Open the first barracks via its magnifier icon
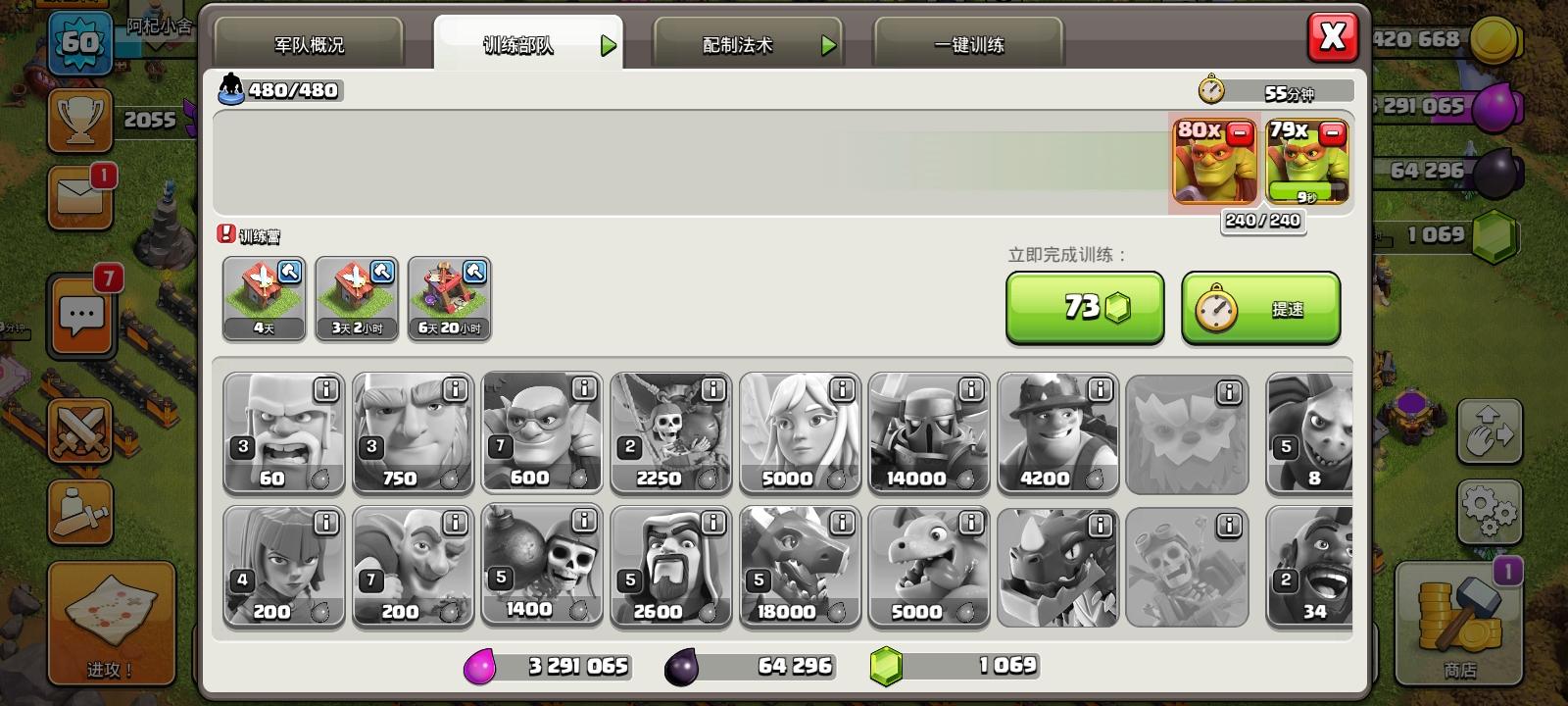This screenshot has height=706, width=1568. (288, 273)
